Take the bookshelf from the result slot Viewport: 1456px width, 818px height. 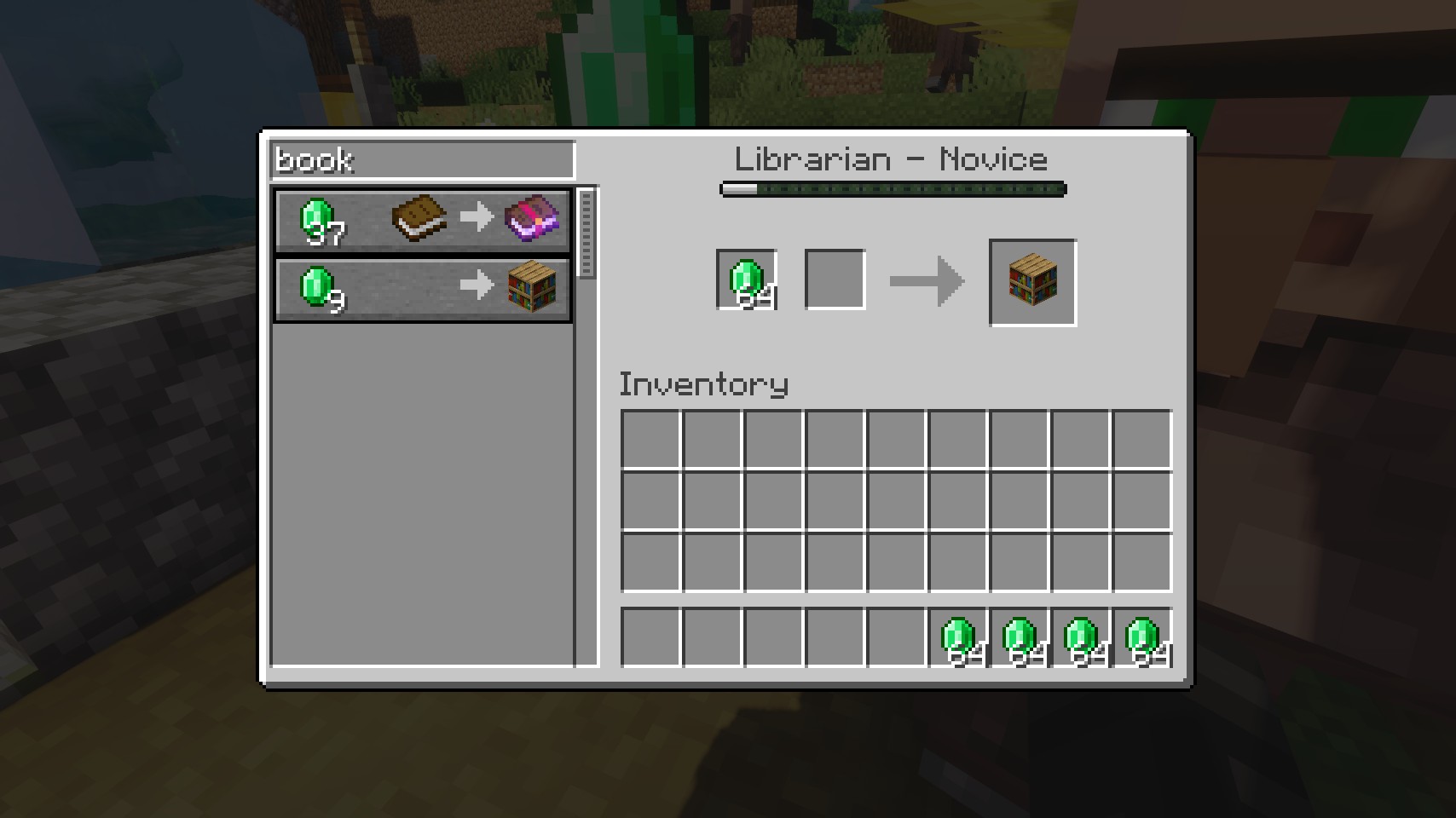(x=1032, y=282)
